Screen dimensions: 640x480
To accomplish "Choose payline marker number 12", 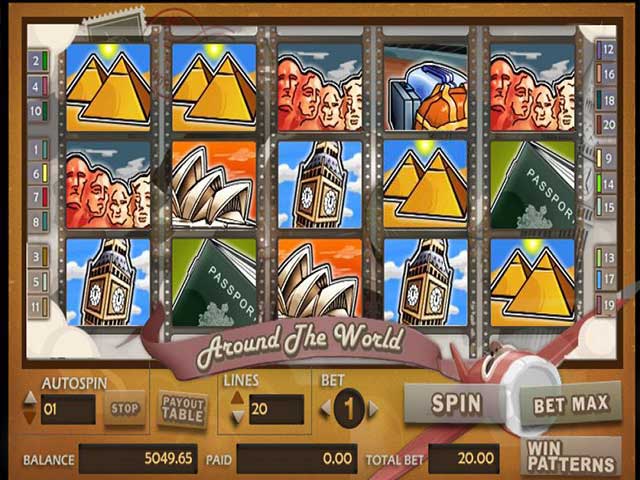I will (606, 48).
